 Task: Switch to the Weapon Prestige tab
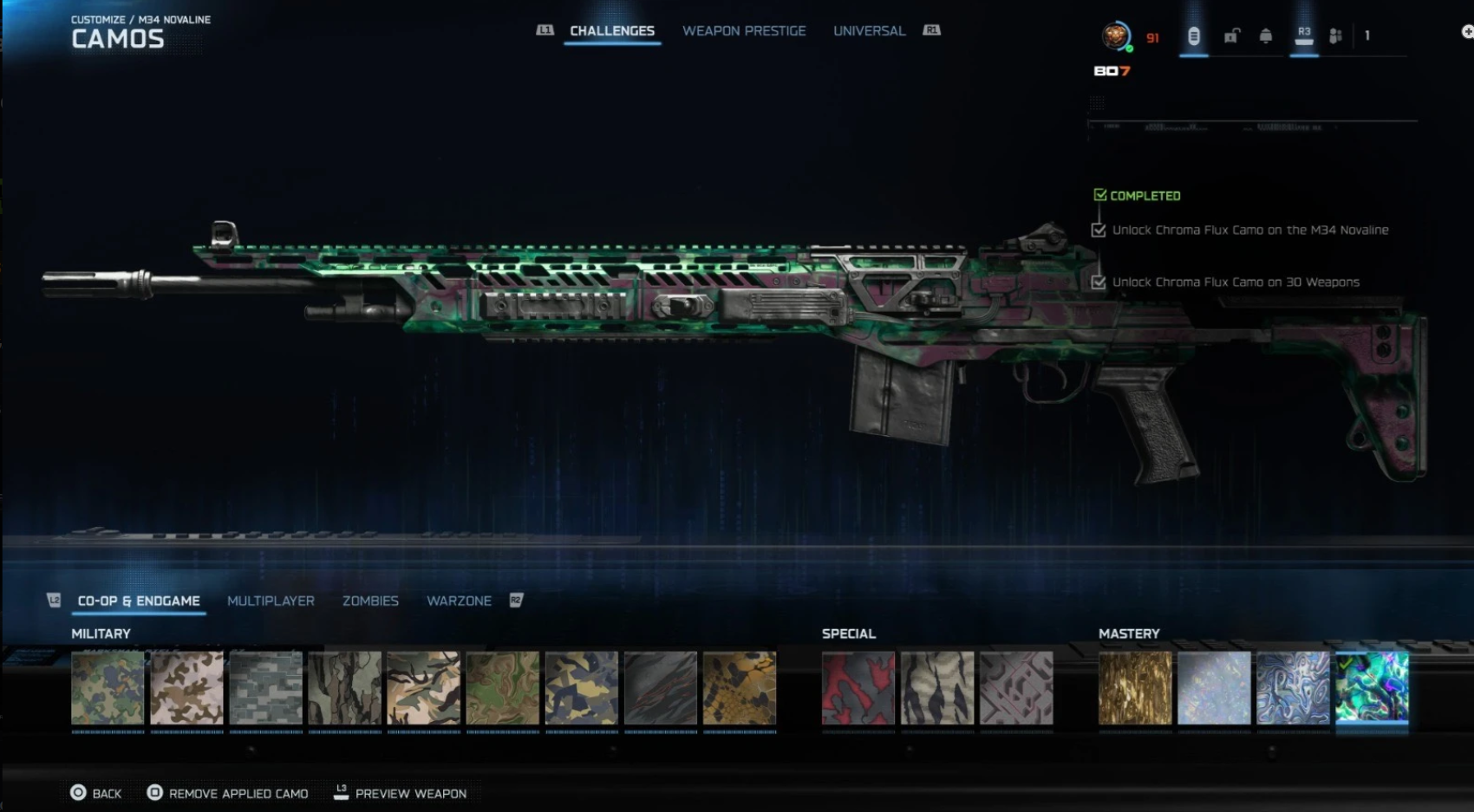743,30
